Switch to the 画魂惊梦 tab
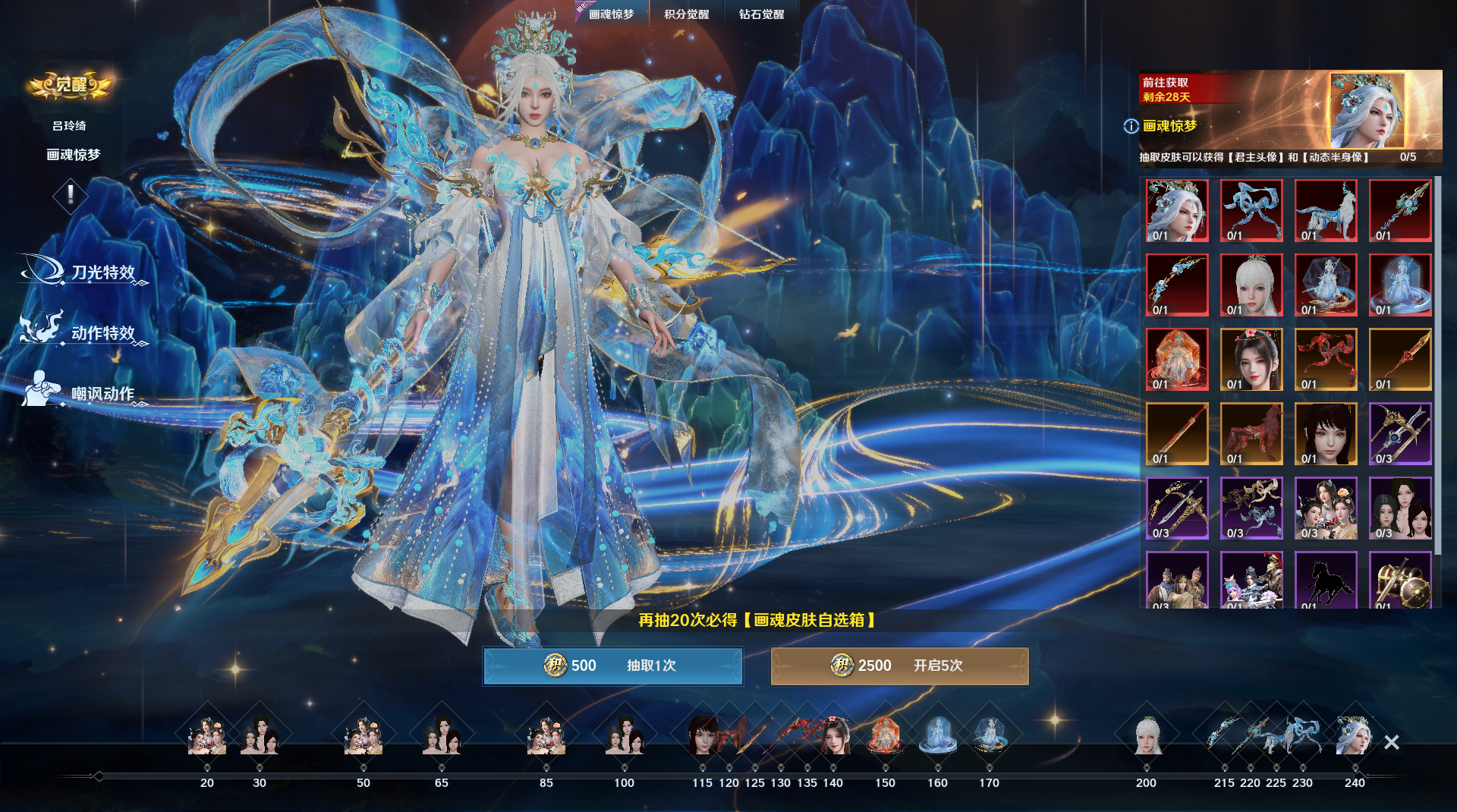The height and width of the screenshot is (812, 1457). click(611, 14)
